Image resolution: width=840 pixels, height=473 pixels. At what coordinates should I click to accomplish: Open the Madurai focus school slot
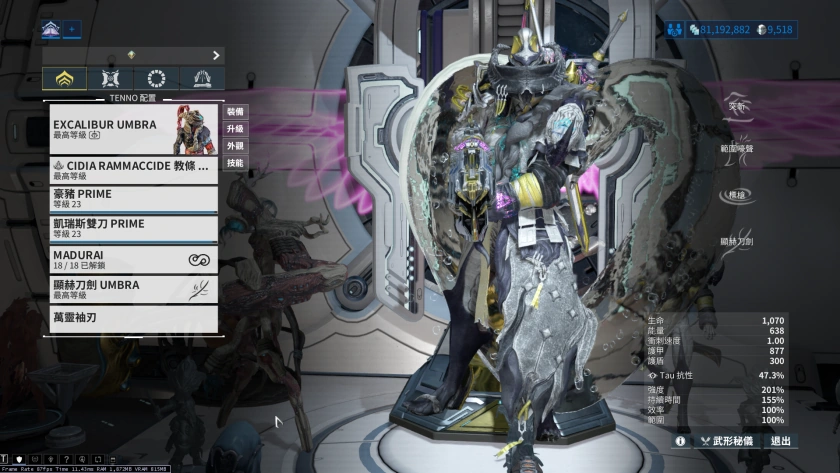tap(130, 259)
